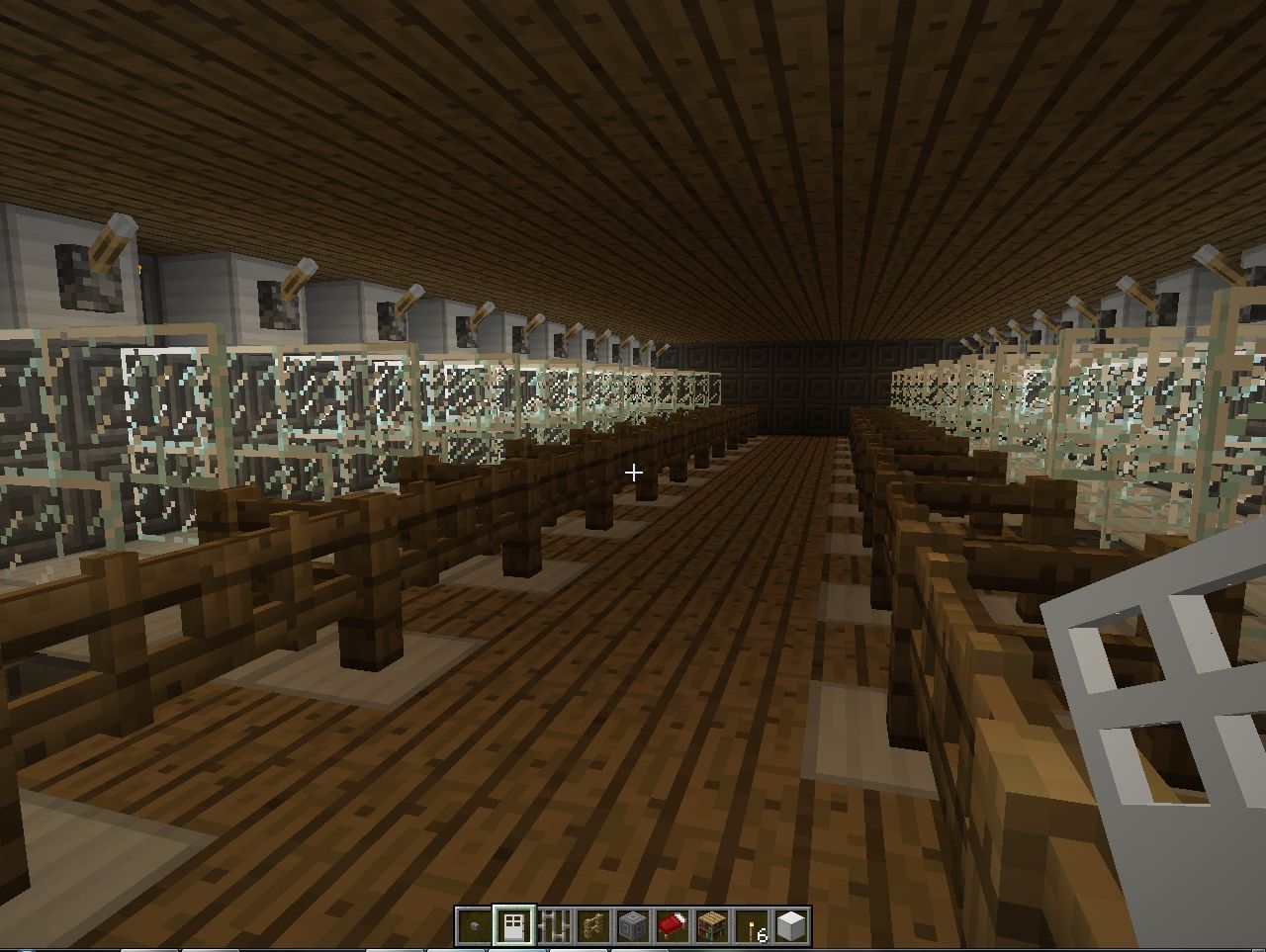This screenshot has width=1266, height=952.
Task: Select the stone button hotbar slot
Action: pos(475,926)
